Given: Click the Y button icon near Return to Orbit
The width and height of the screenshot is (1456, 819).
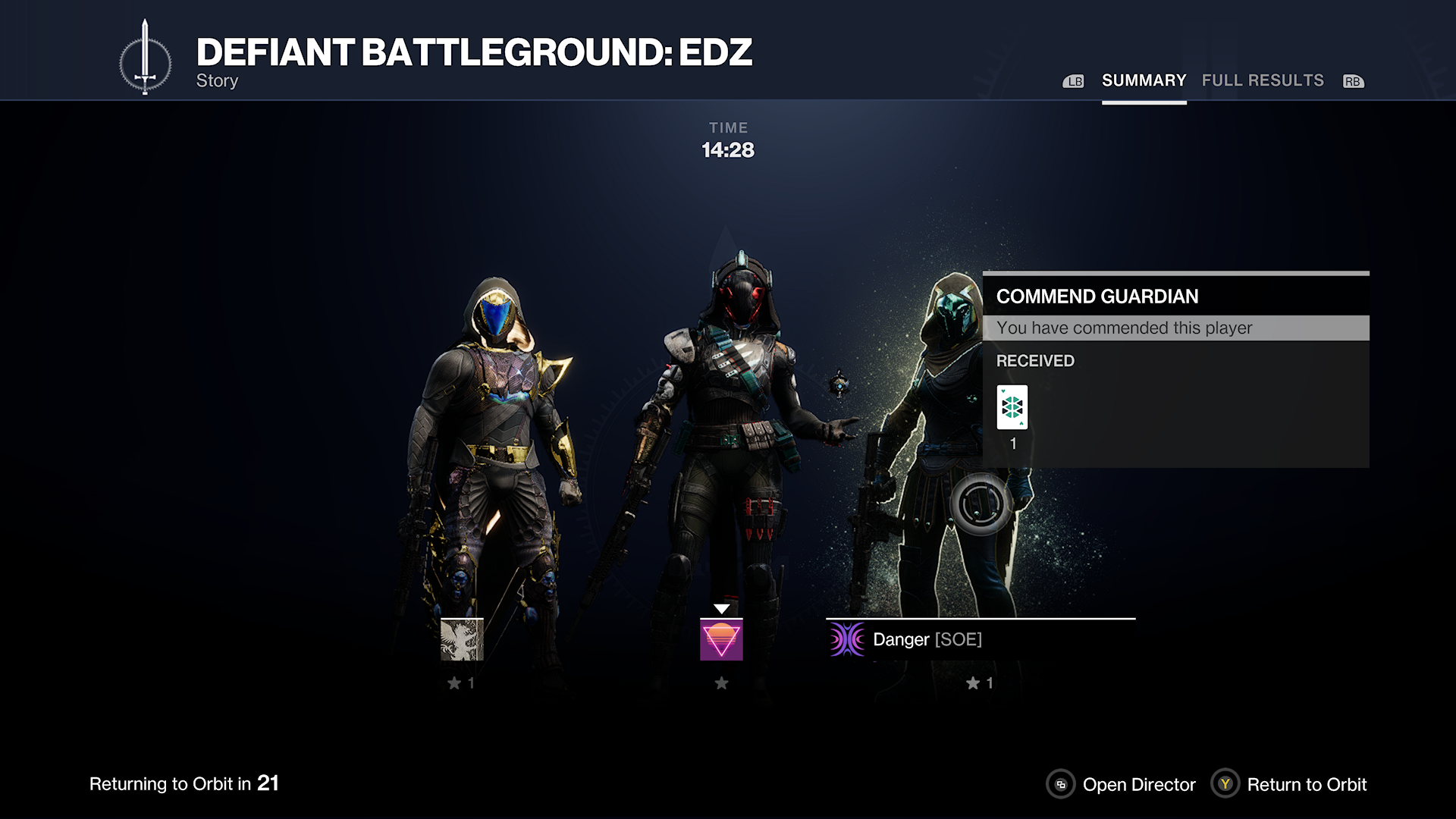Looking at the screenshot, I should (1227, 785).
